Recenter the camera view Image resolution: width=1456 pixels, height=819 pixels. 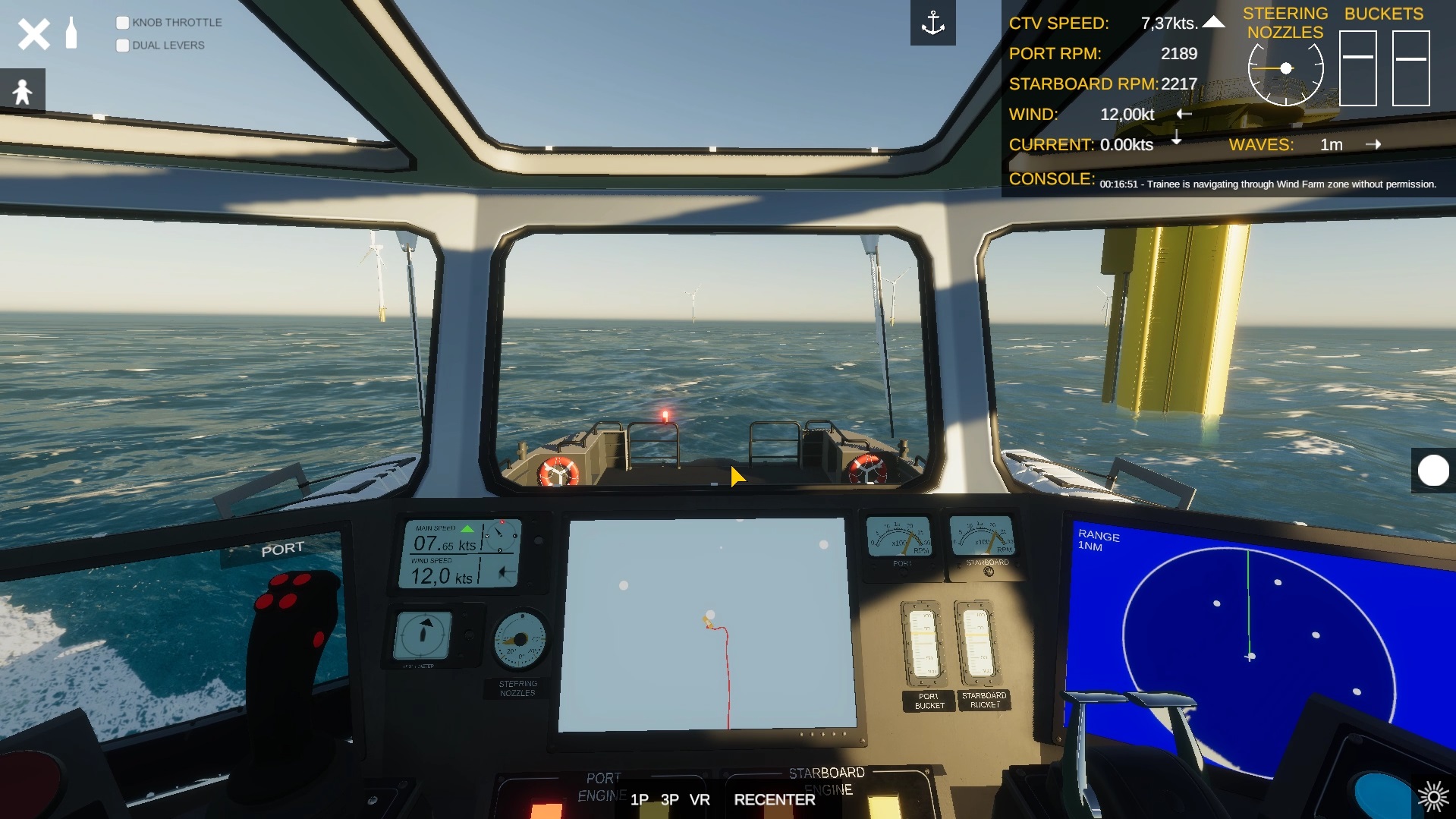(x=774, y=799)
